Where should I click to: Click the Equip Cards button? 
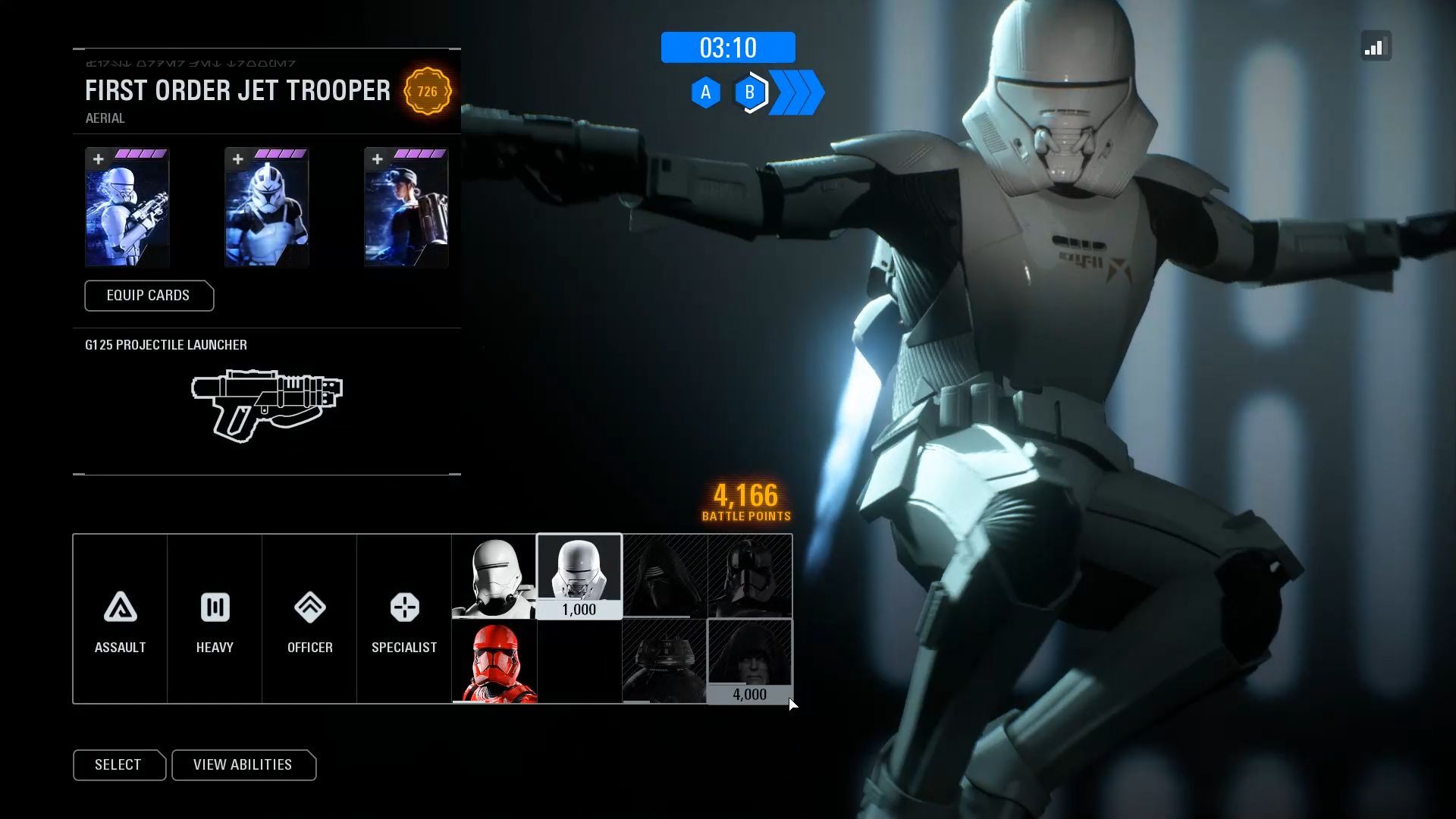click(x=149, y=296)
